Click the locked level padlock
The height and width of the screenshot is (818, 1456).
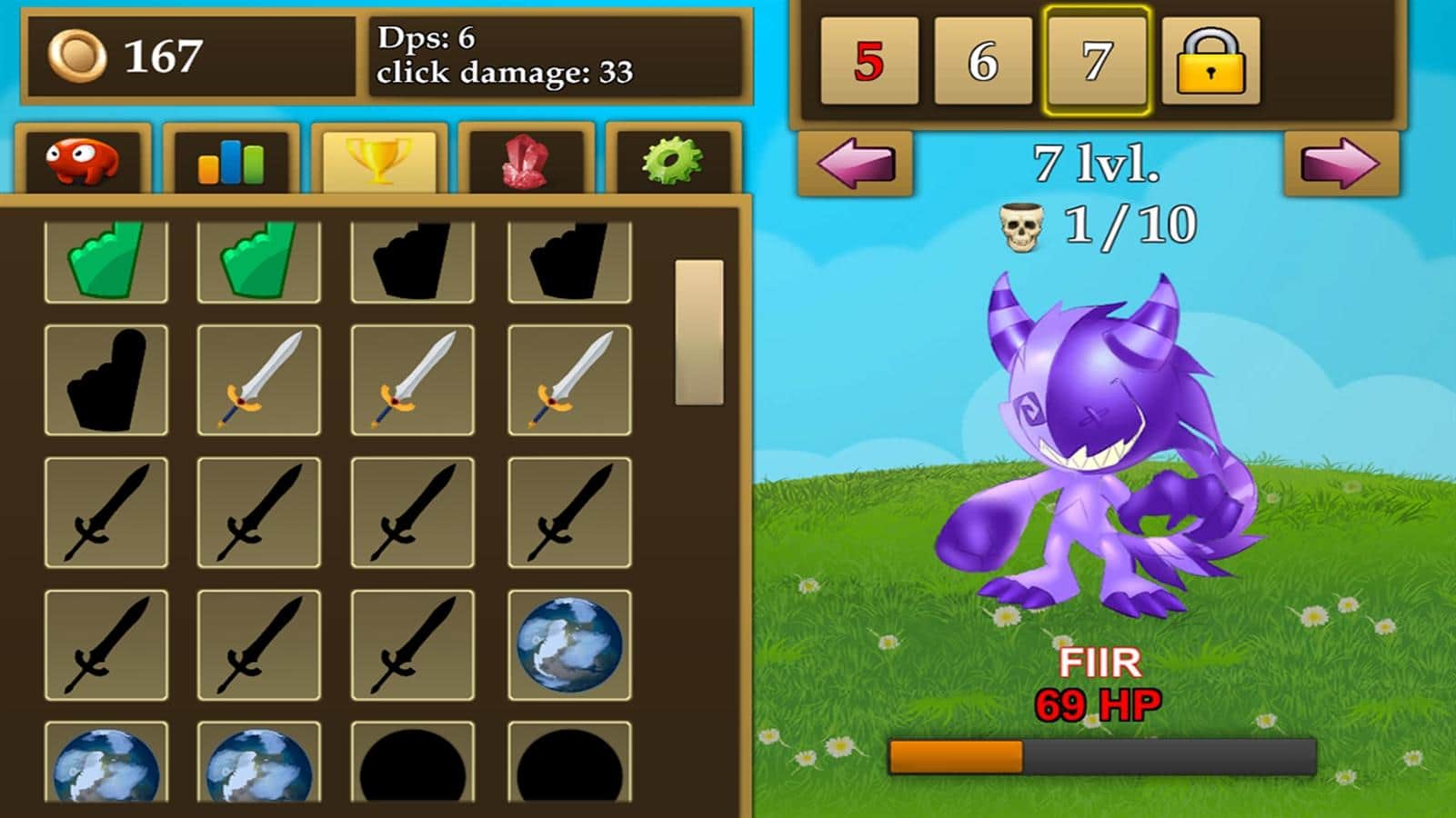tap(1210, 62)
